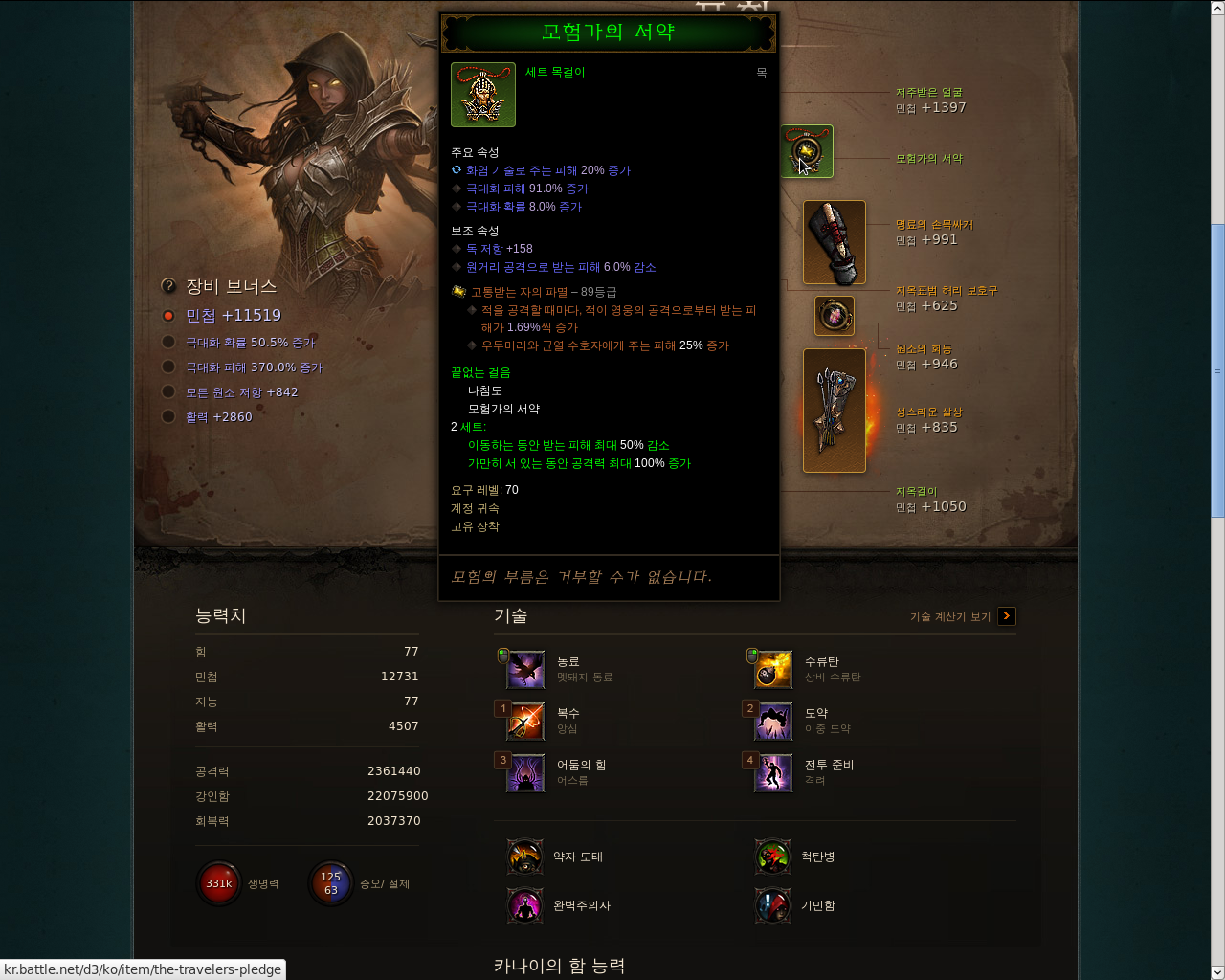Click the 전투 준비 skill icon
This screenshot has width=1225, height=980.
point(772,772)
